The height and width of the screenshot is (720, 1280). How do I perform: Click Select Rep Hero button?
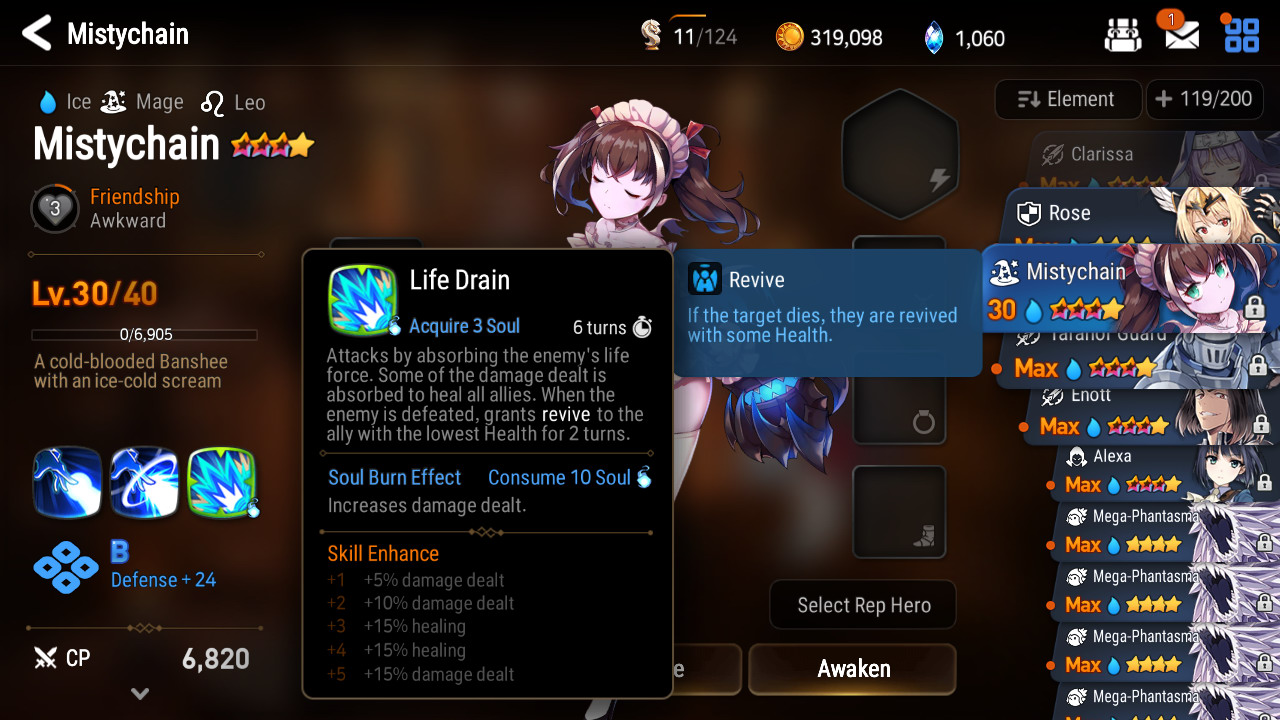(863, 605)
